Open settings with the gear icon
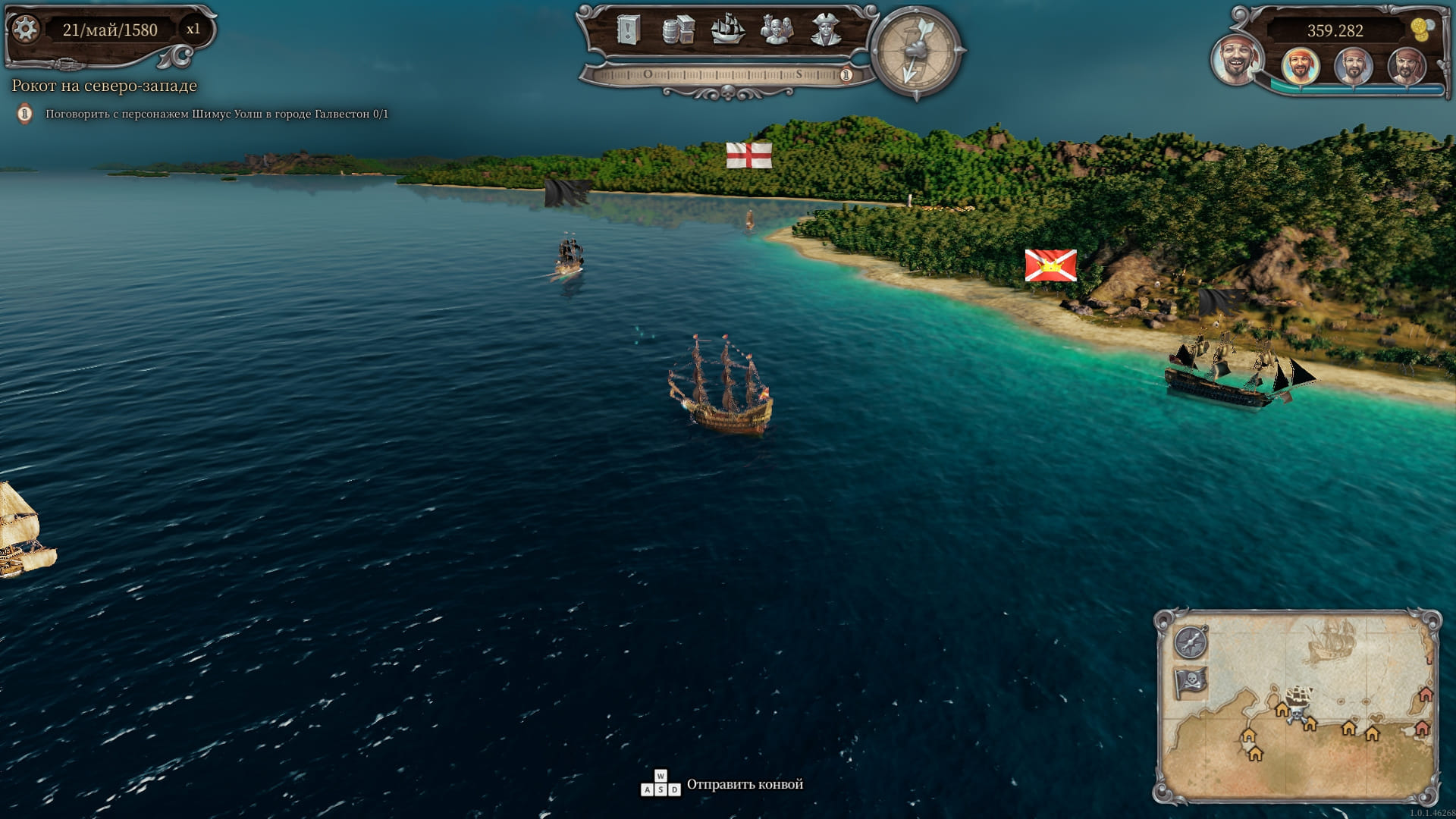 click(26, 30)
